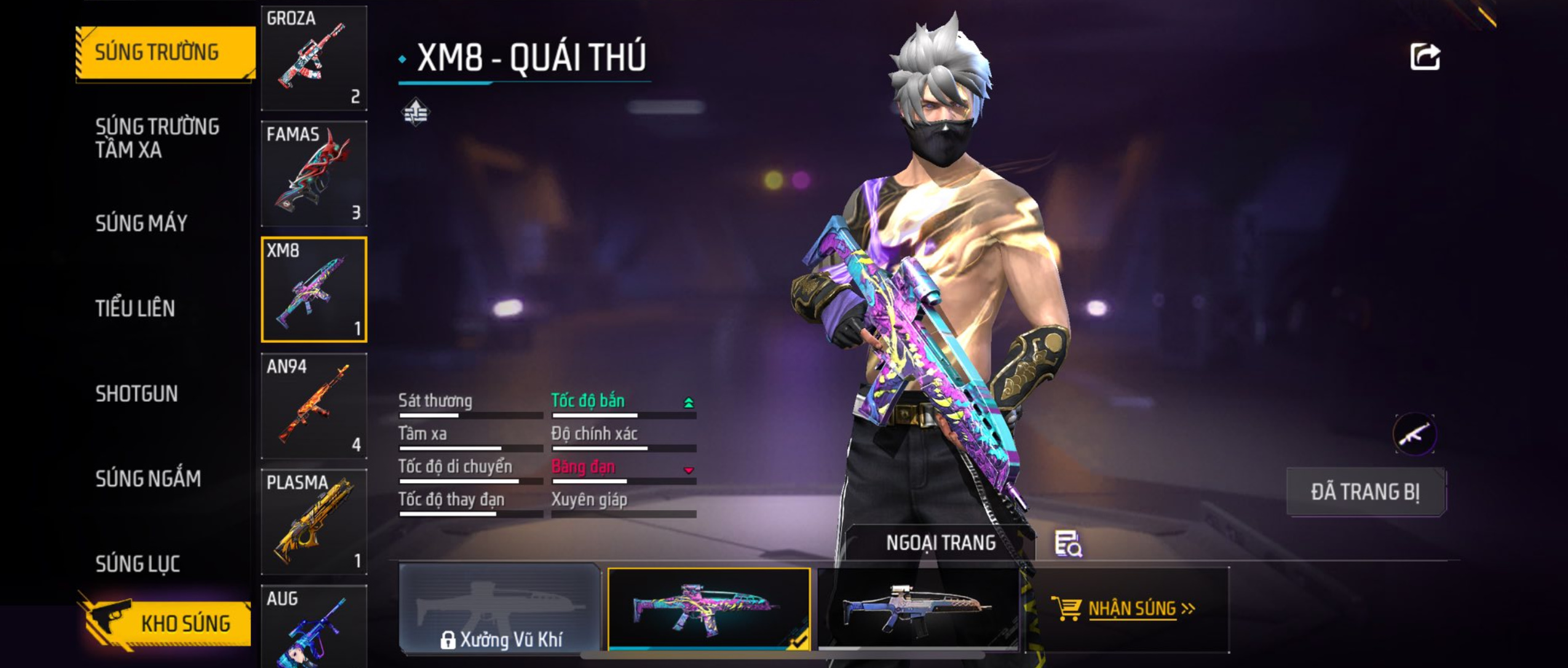This screenshot has height=668, width=1568.
Task: Select the PLASMA weapon tile
Action: click(x=314, y=522)
